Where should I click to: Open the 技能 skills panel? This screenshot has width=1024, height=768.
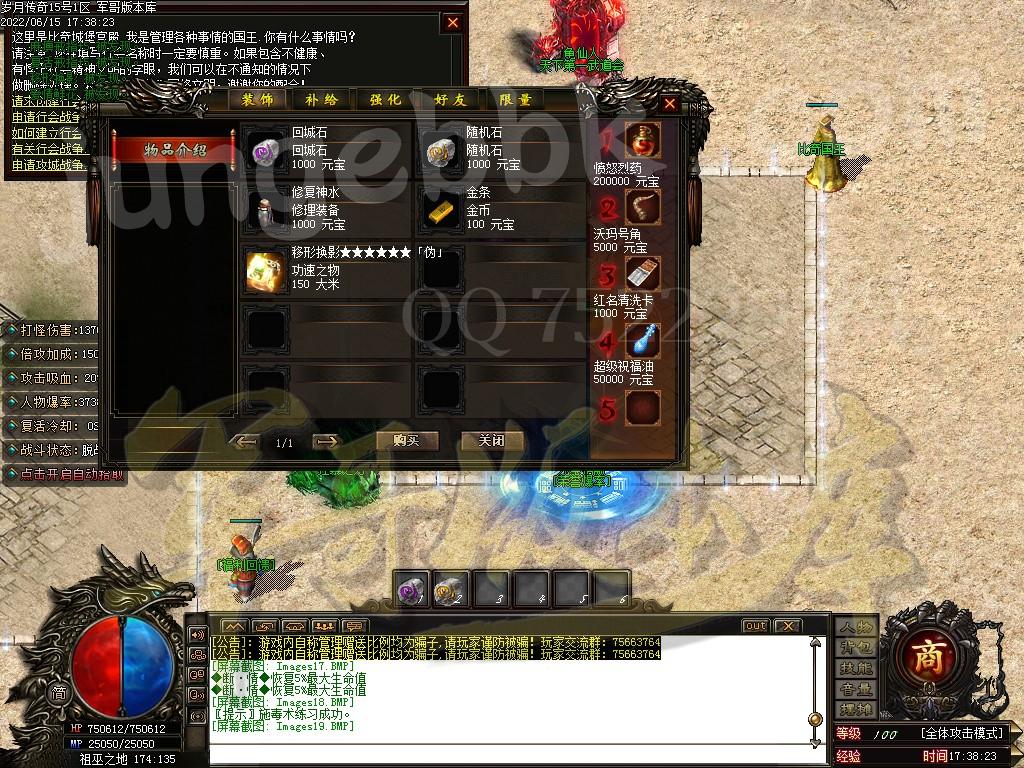856,668
